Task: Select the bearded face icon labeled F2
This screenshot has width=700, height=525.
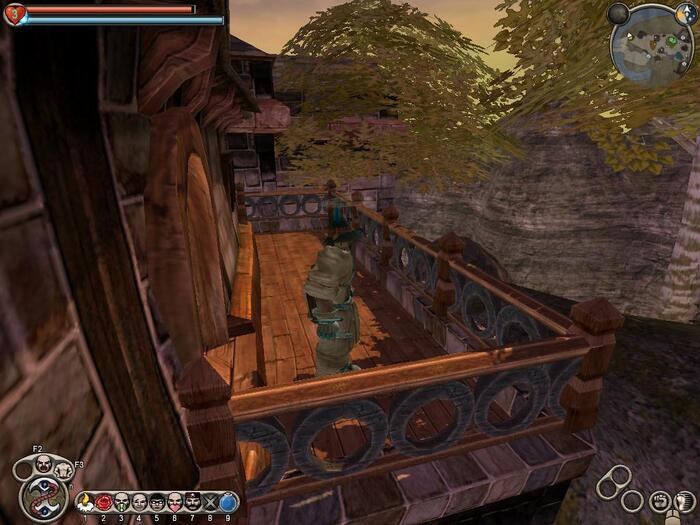Action: tap(45, 463)
